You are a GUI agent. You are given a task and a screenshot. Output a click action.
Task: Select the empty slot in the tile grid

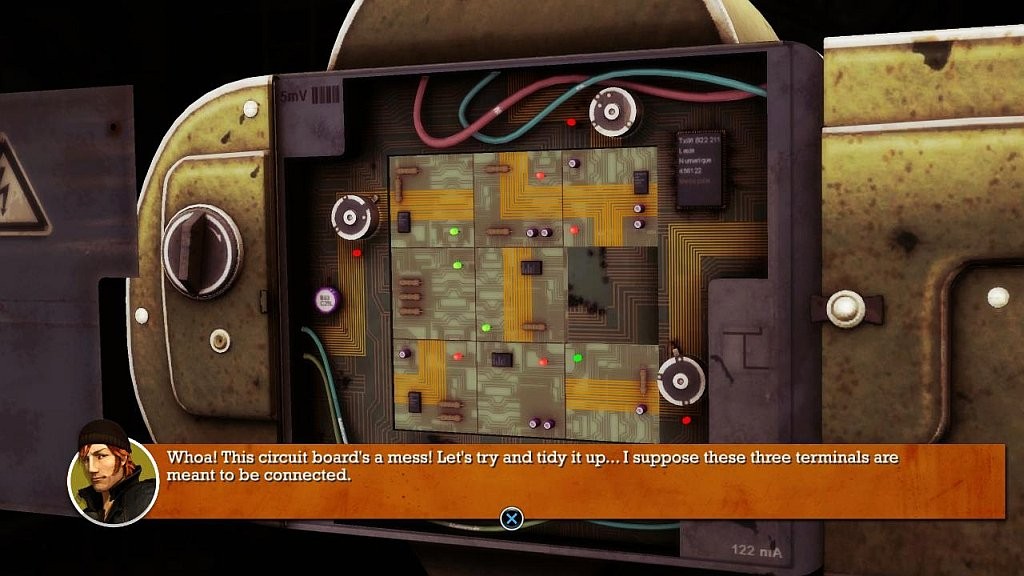click(x=610, y=292)
